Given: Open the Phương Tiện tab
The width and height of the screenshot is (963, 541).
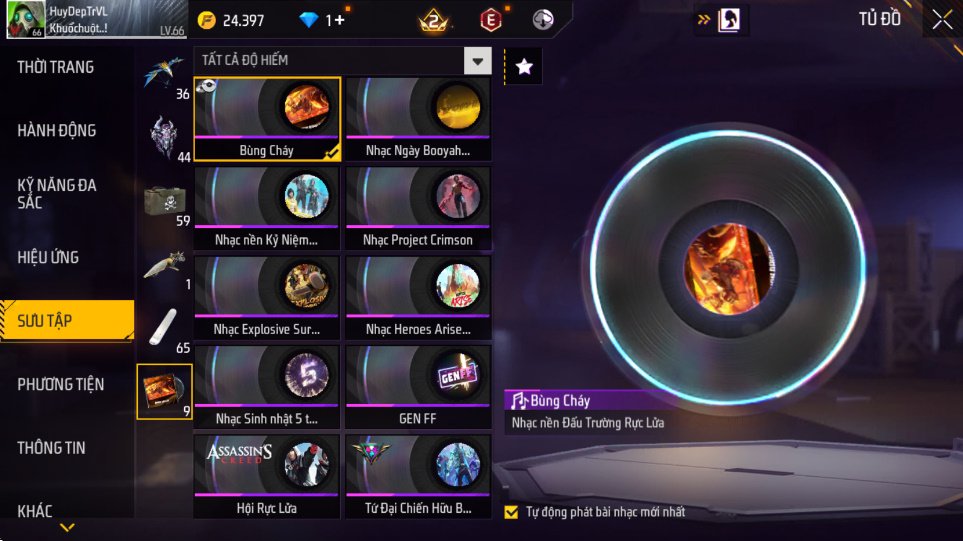Looking at the screenshot, I should coord(60,384).
